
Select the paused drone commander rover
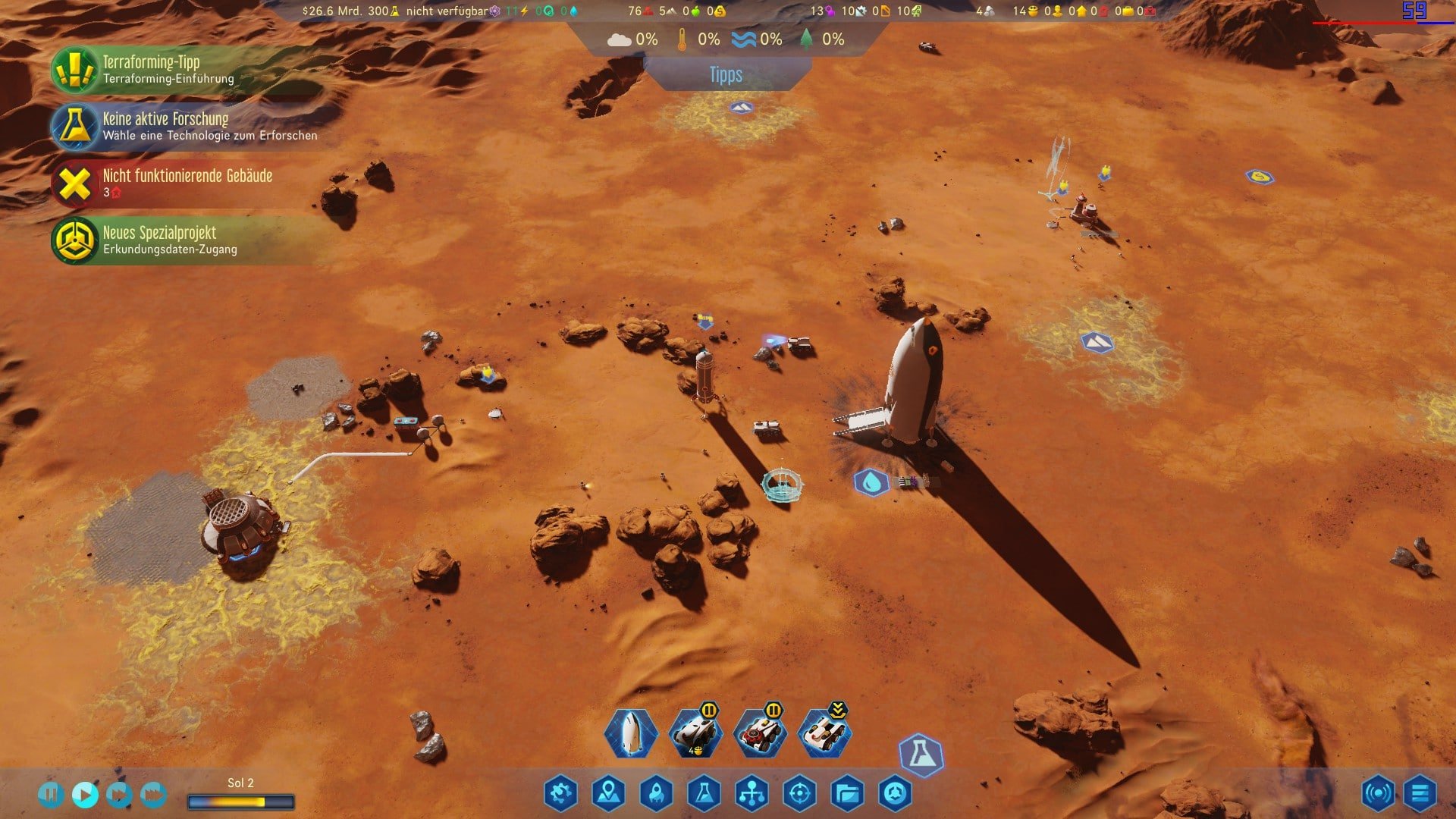695,733
